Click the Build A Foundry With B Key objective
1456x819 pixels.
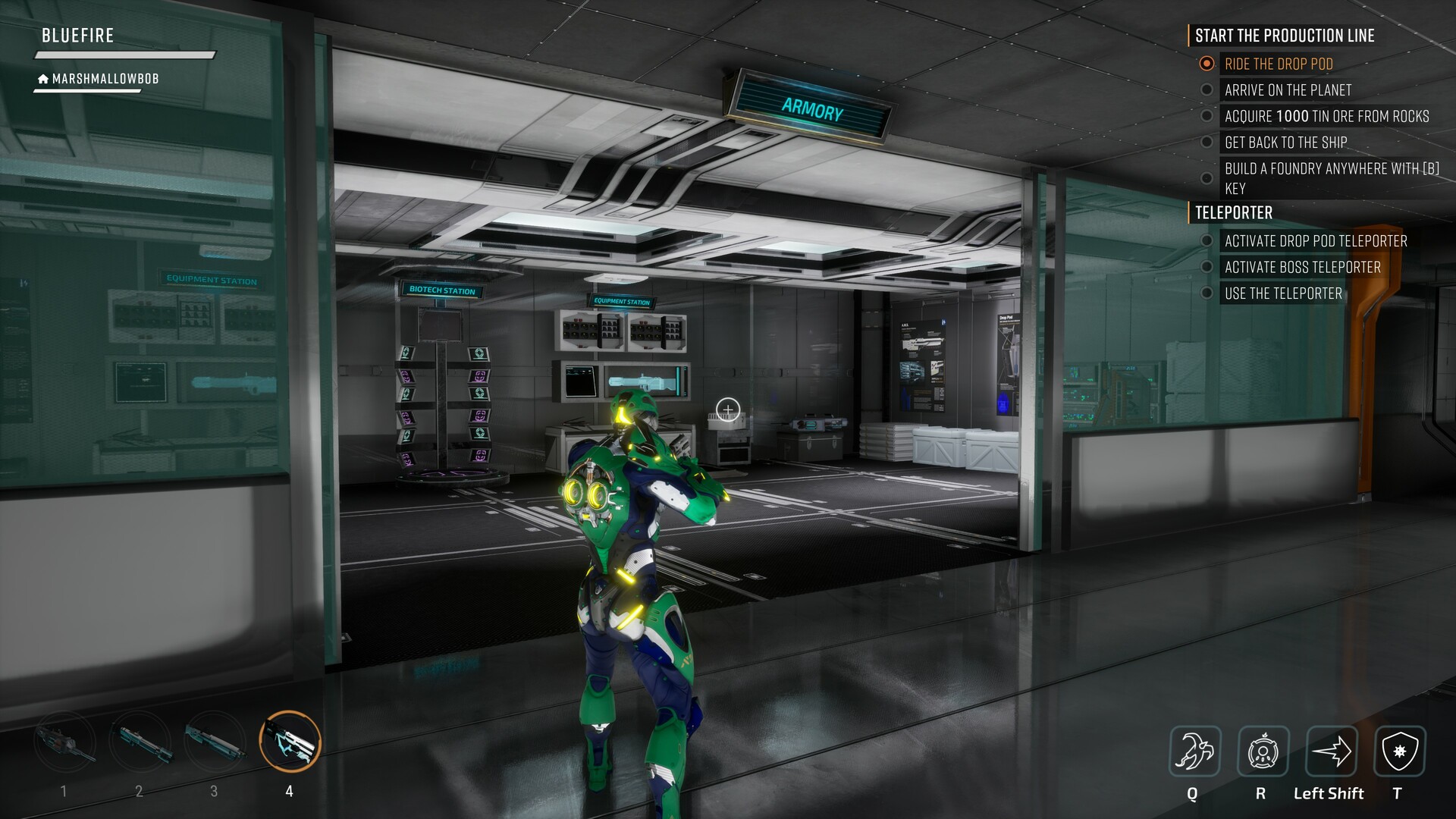pos(1332,178)
